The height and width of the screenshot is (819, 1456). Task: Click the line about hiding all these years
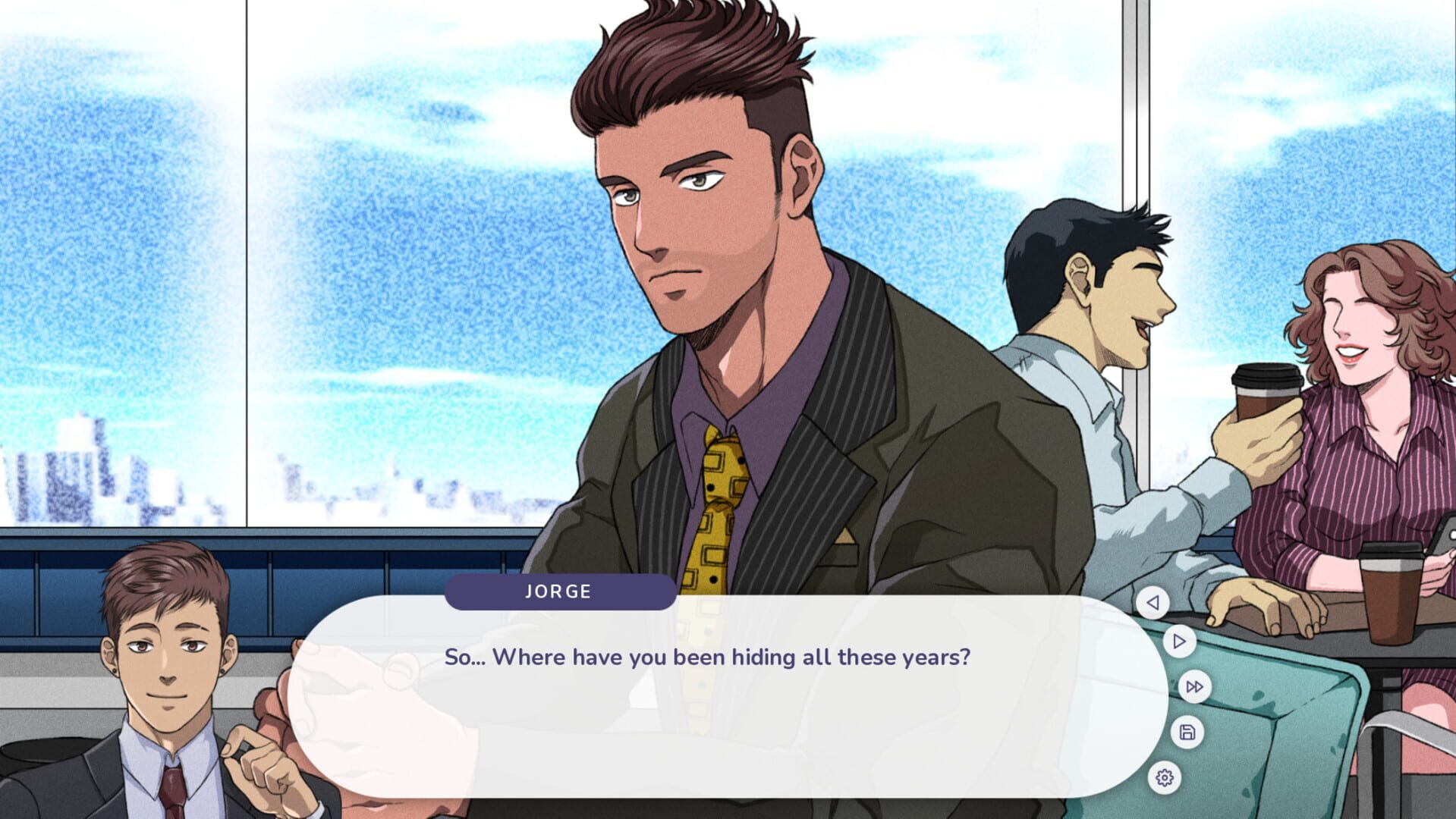point(709,657)
